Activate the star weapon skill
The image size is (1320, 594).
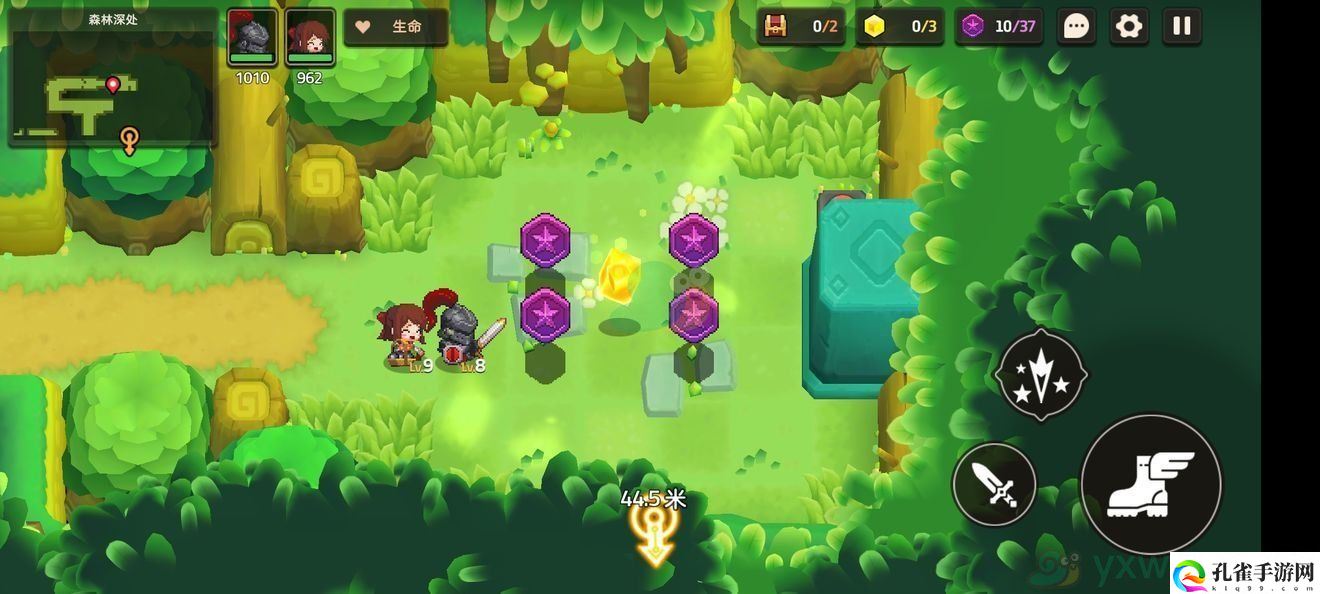[1041, 374]
